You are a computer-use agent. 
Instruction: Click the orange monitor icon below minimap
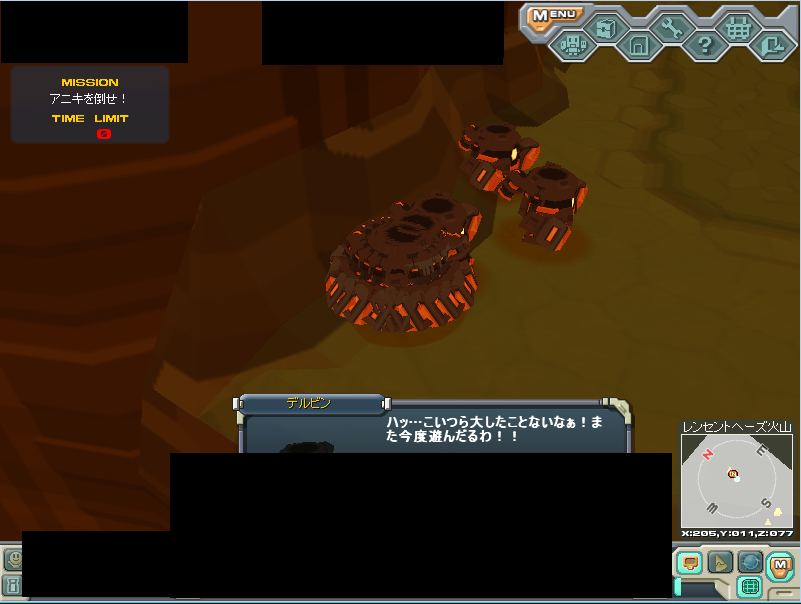(x=689, y=563)
